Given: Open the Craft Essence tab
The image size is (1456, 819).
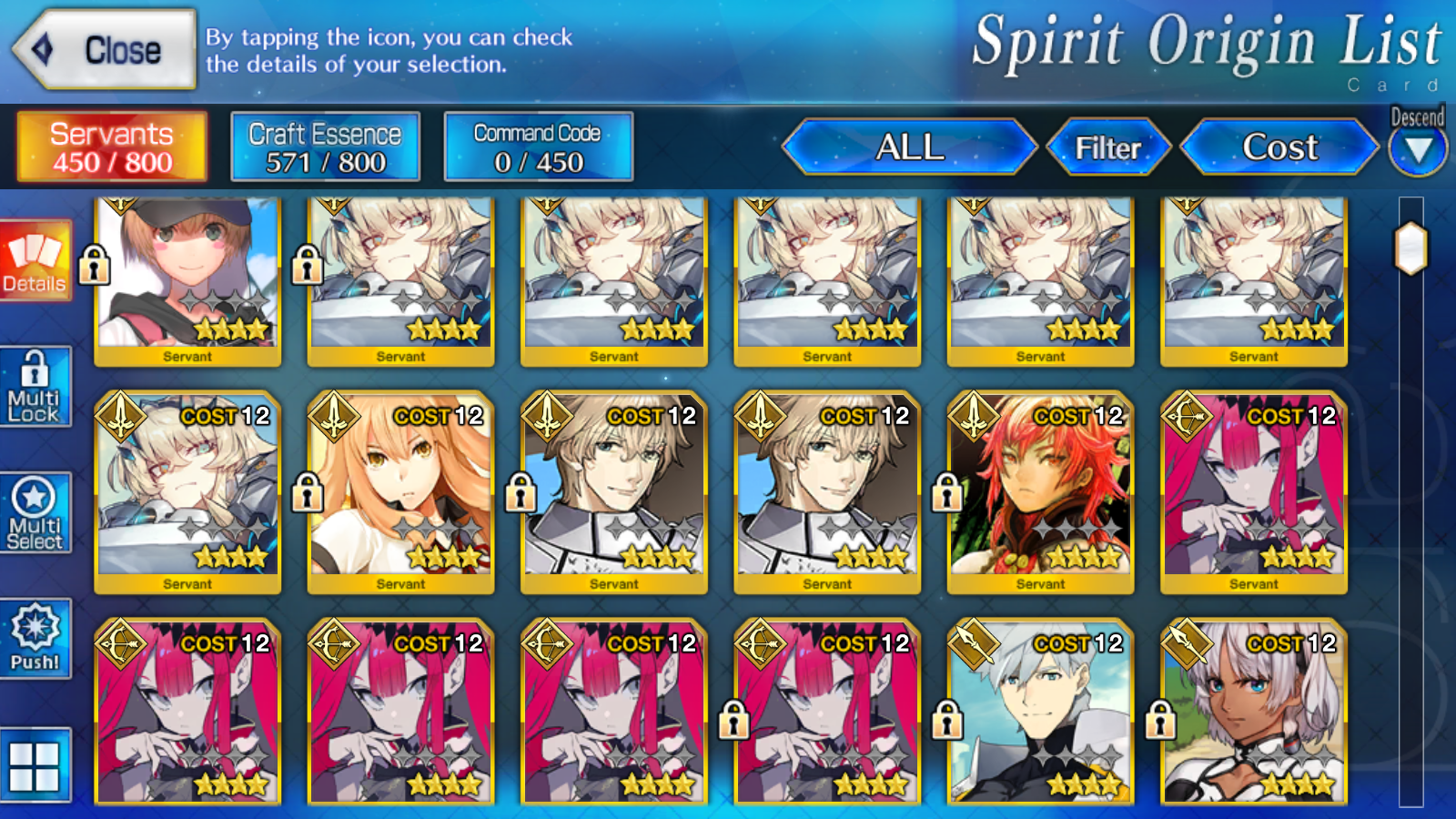Looking at the screenshot, I should (x=325, y=147).
